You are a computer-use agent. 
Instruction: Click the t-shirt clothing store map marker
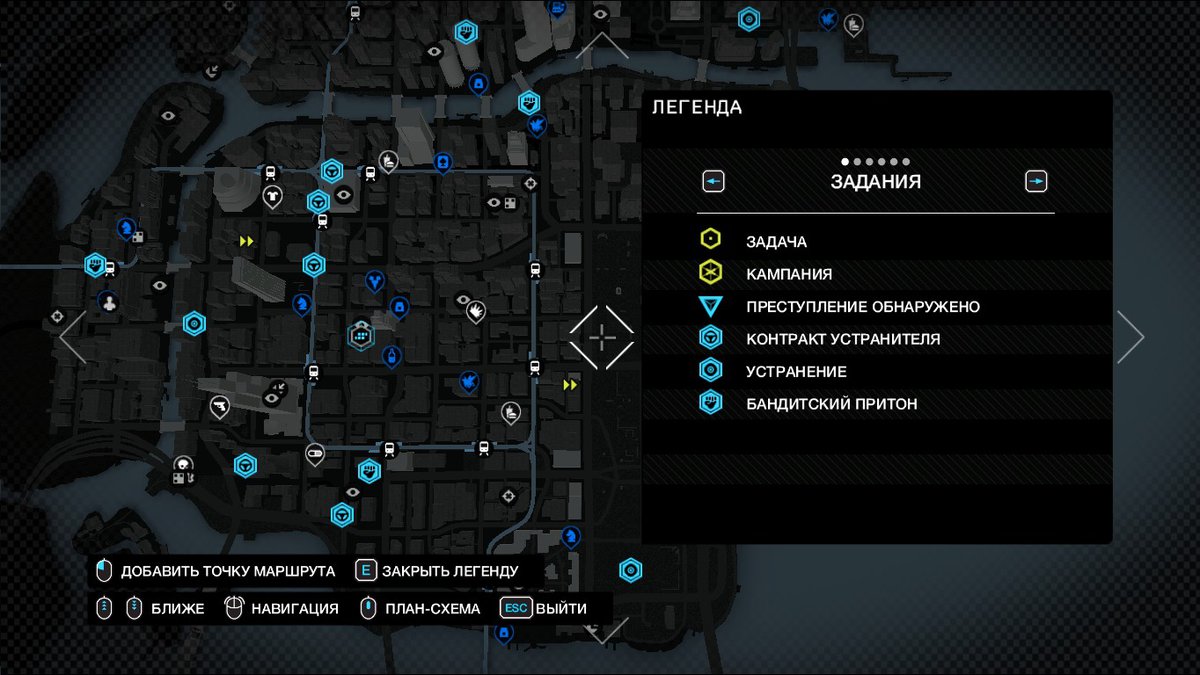click(272, 196)
